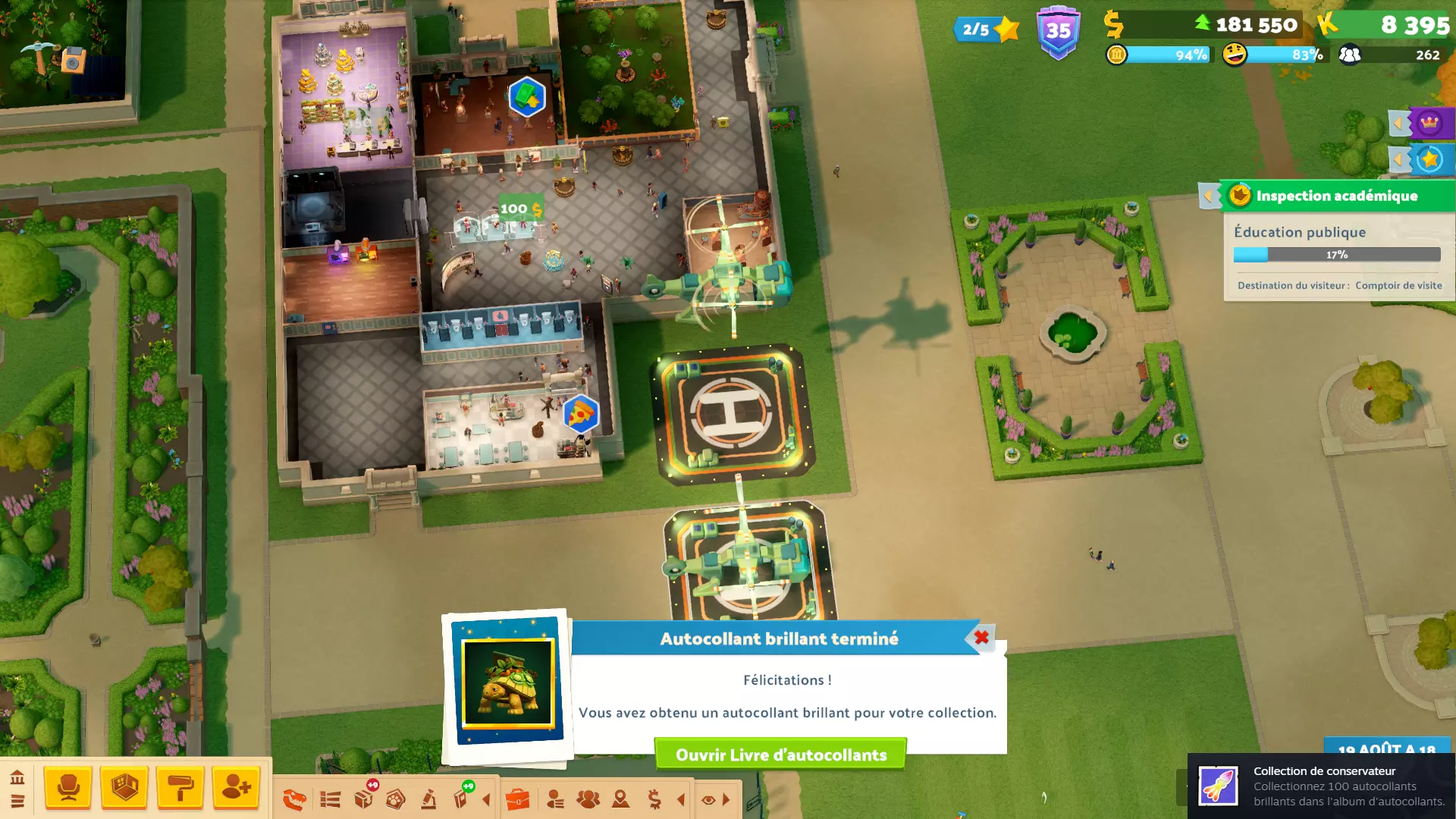Close the Autocollant brillant terminé popup
Image resolution: width=1456 pixels, height=819 pixels.
pos(981,638)
